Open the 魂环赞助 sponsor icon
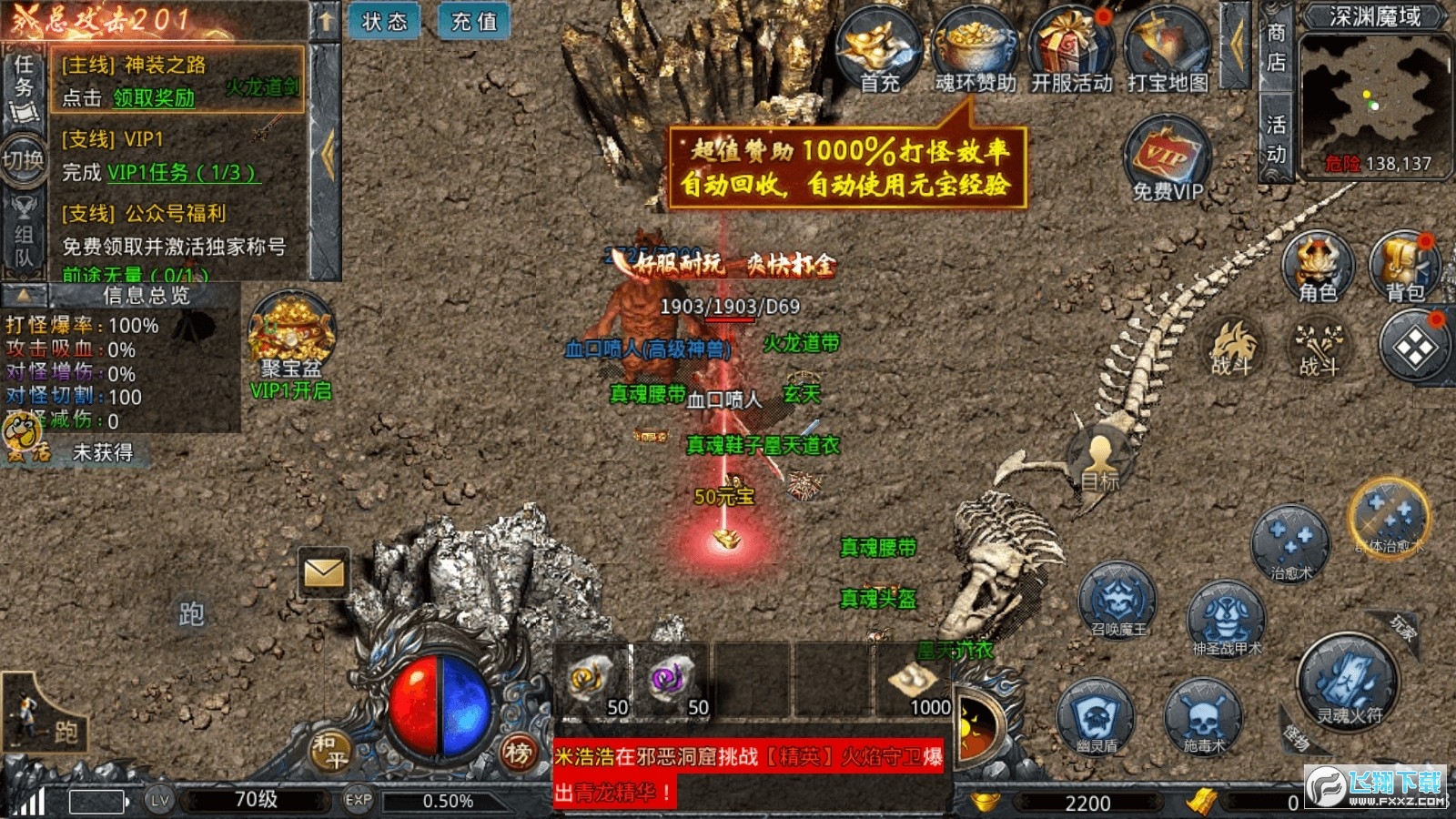The image size is (1456, 819). point(975,50)
